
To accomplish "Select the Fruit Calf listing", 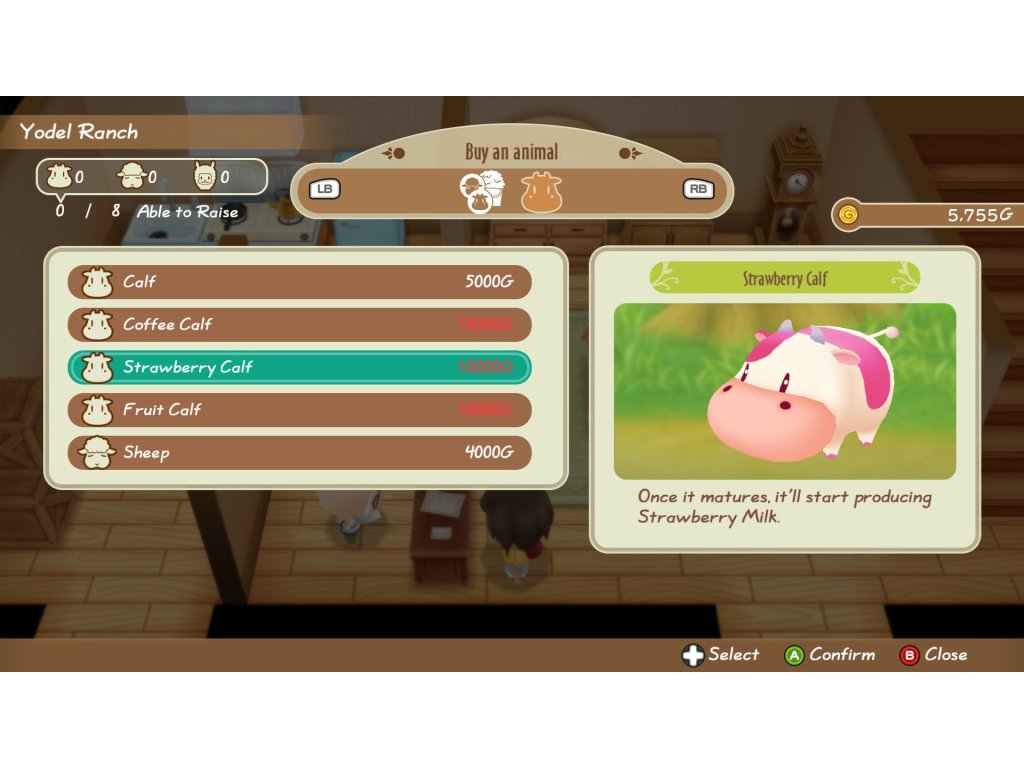I will [x=299, y=410].
